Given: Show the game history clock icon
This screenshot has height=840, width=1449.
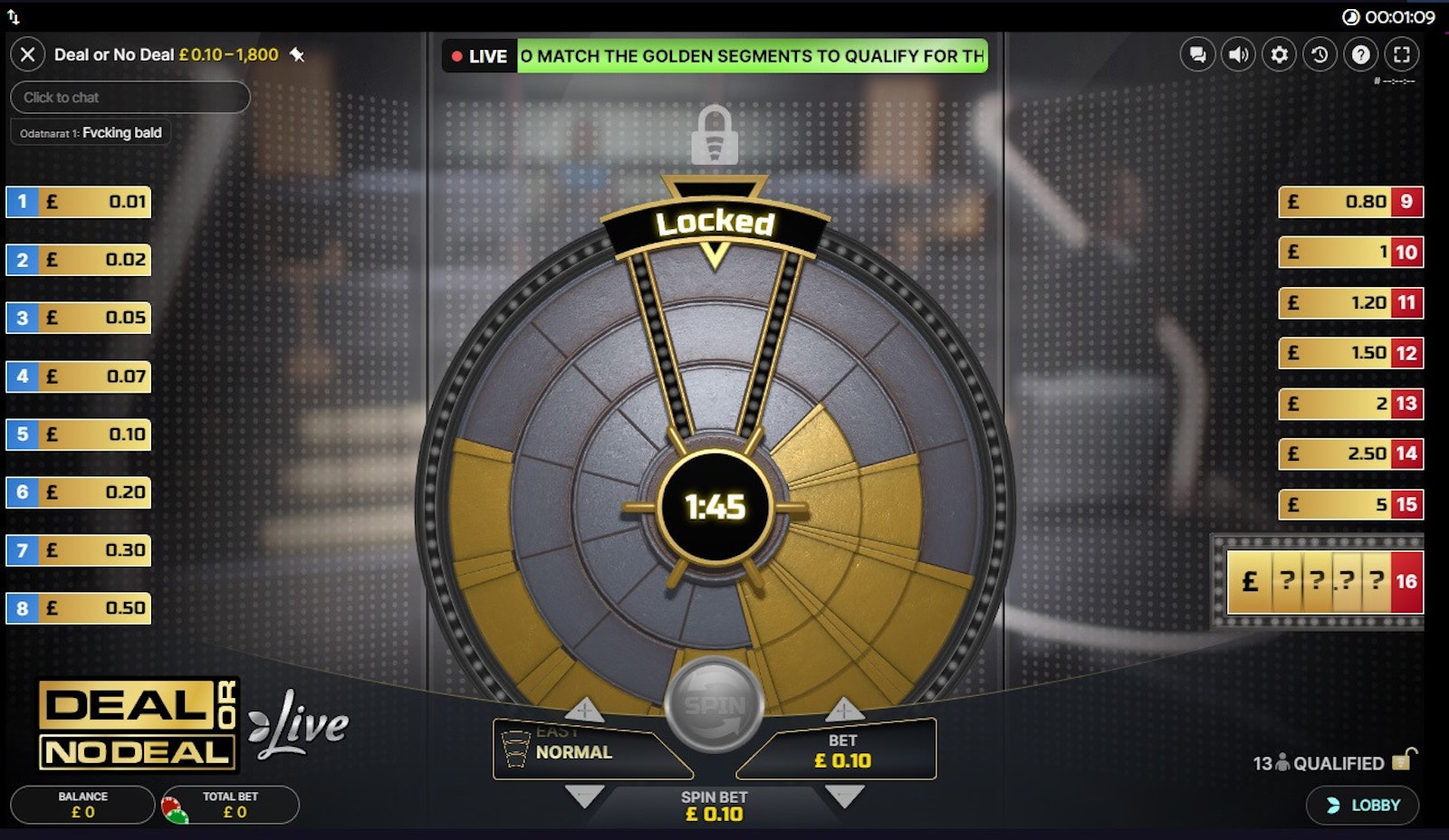Looking at the screenshot, I should [x=1319, y=54].
